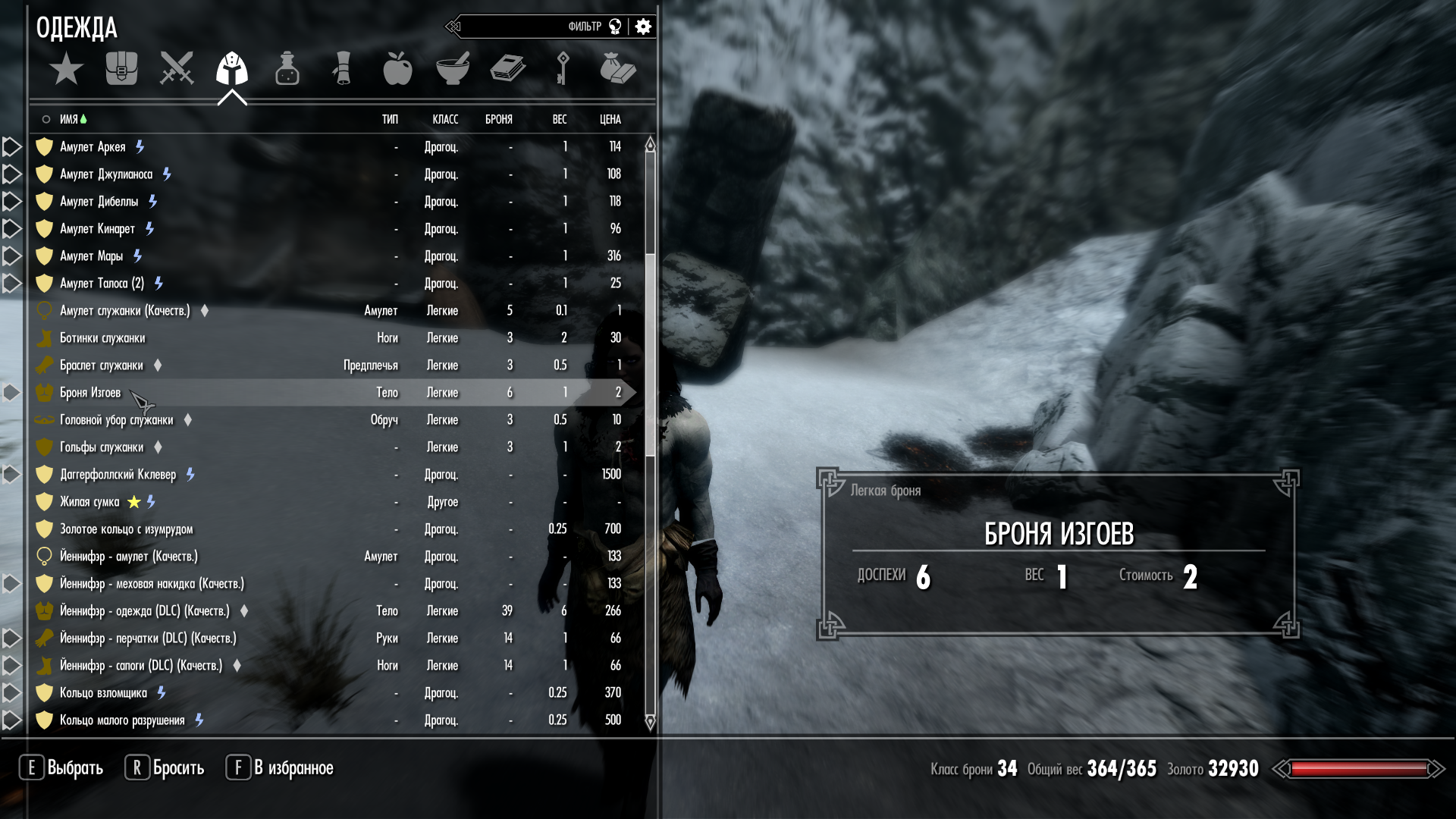Image resolution: width=1456 pixels, height=819 pixels.
Task: Sort items by ВЕС column header
Action: pyautogui.click(x=560, y=119)
